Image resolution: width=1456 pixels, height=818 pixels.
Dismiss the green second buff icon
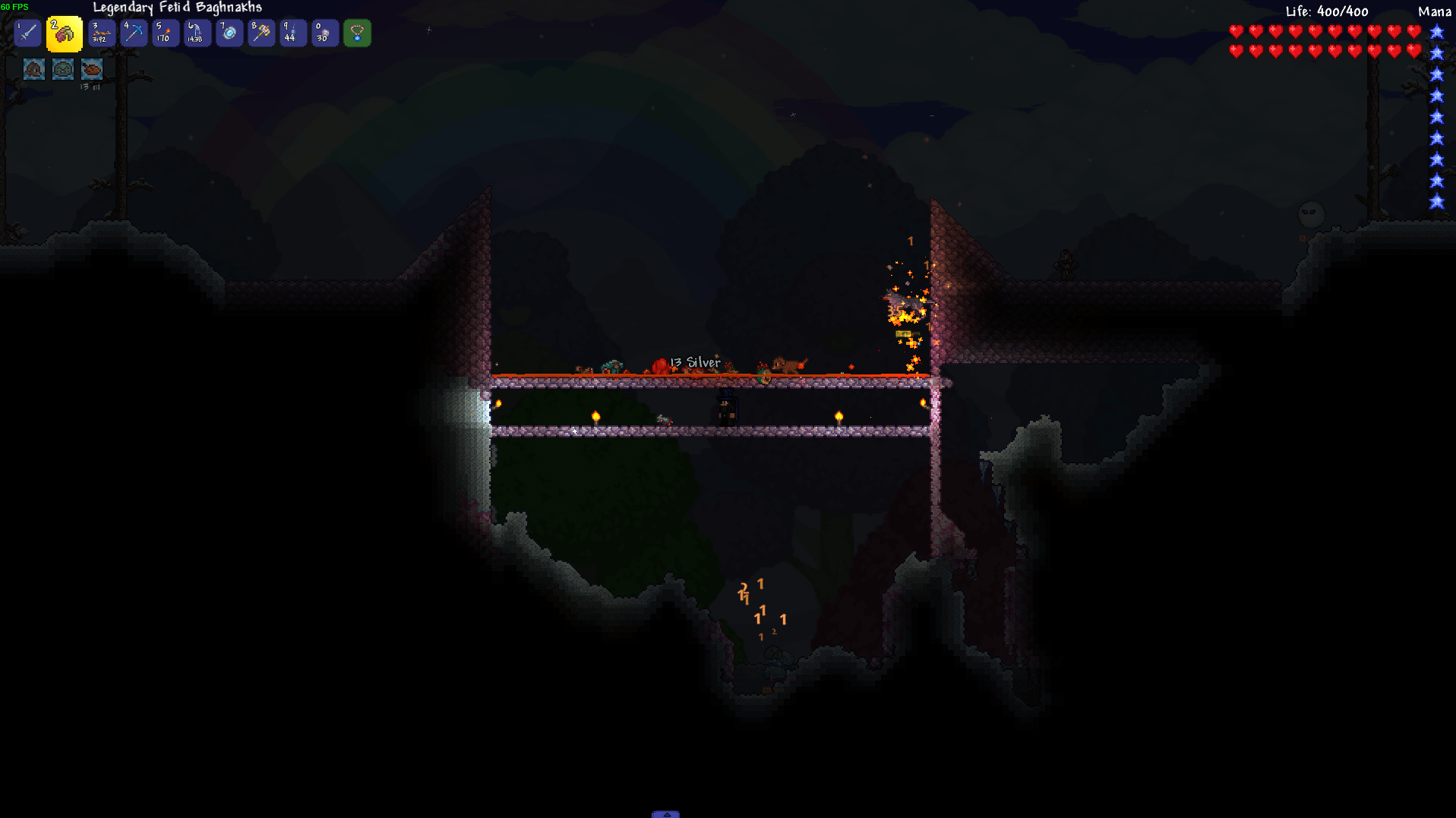click(x=62, y=68)
